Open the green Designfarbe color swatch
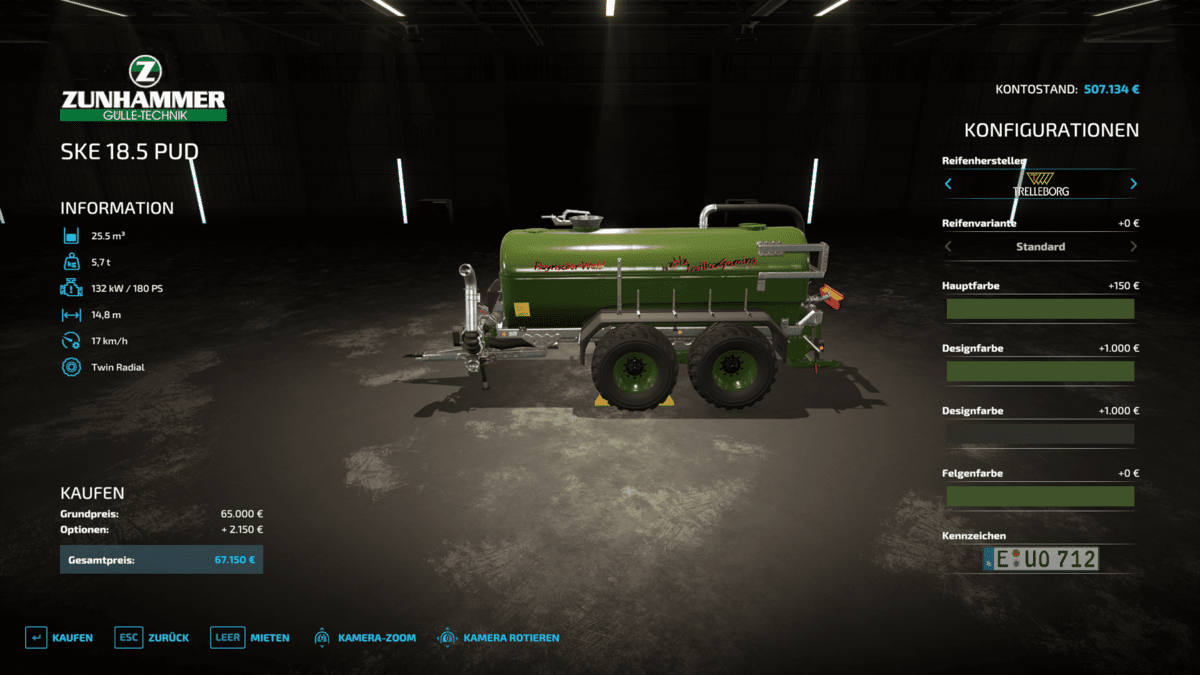Viewport: 1200px width, 675px height. click(1040, 371)
